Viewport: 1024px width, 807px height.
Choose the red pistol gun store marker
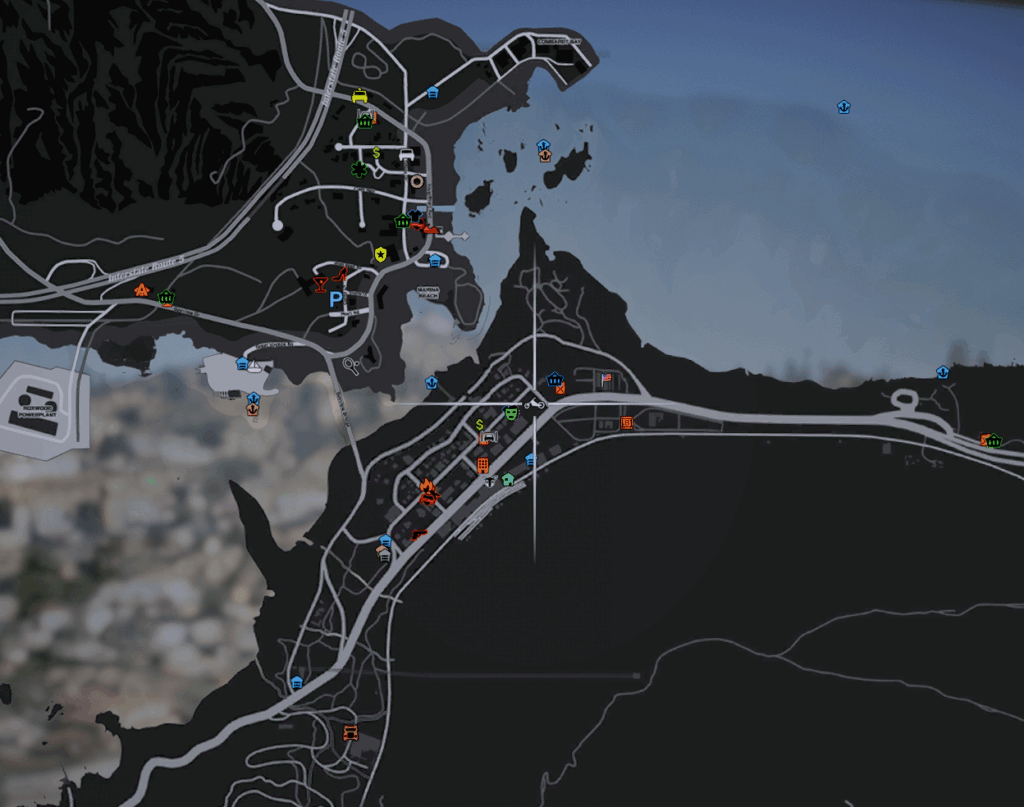(419, 535)
